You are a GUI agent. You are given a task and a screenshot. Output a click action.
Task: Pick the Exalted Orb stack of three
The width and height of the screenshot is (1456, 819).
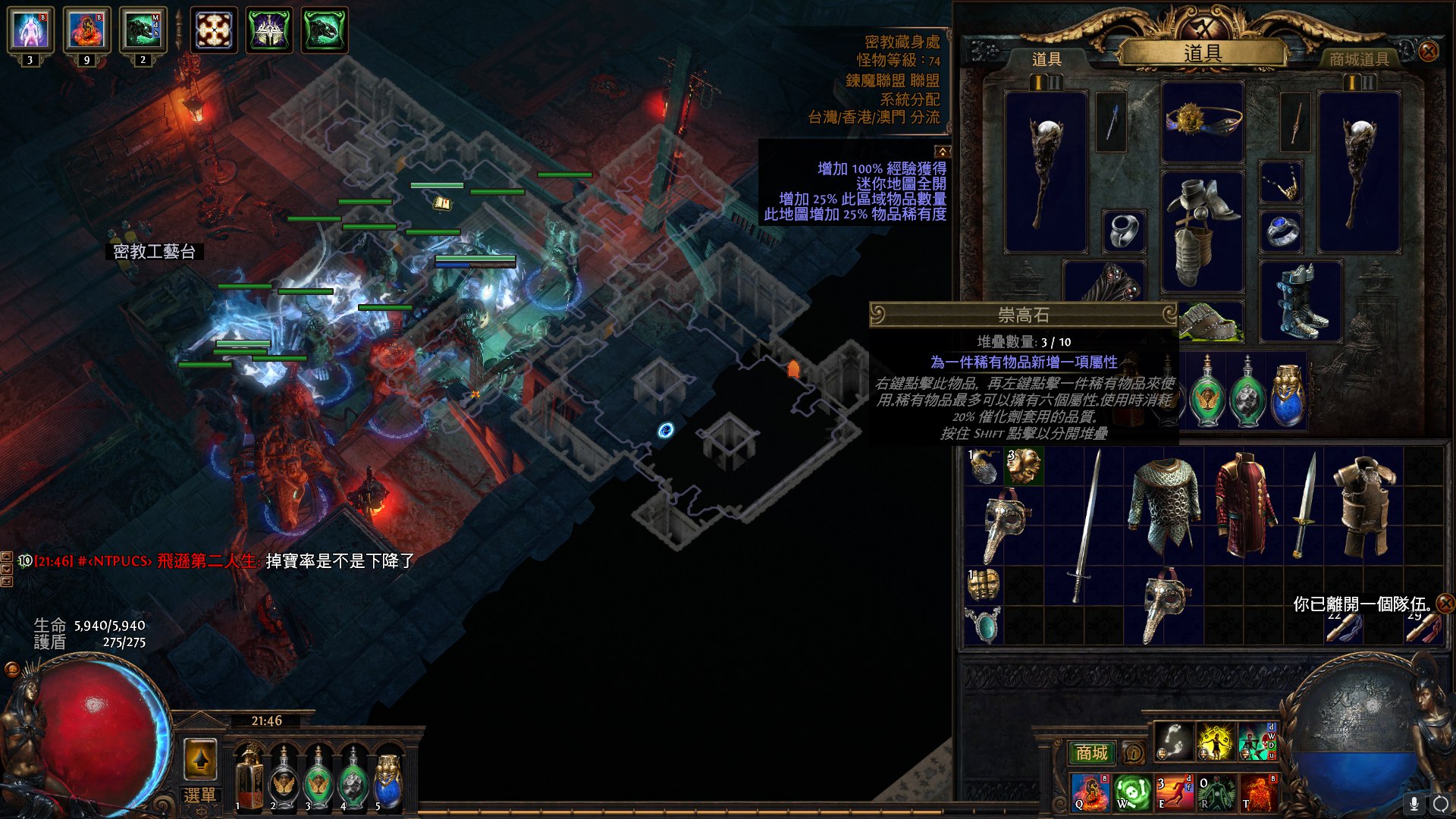(1024, 466)
